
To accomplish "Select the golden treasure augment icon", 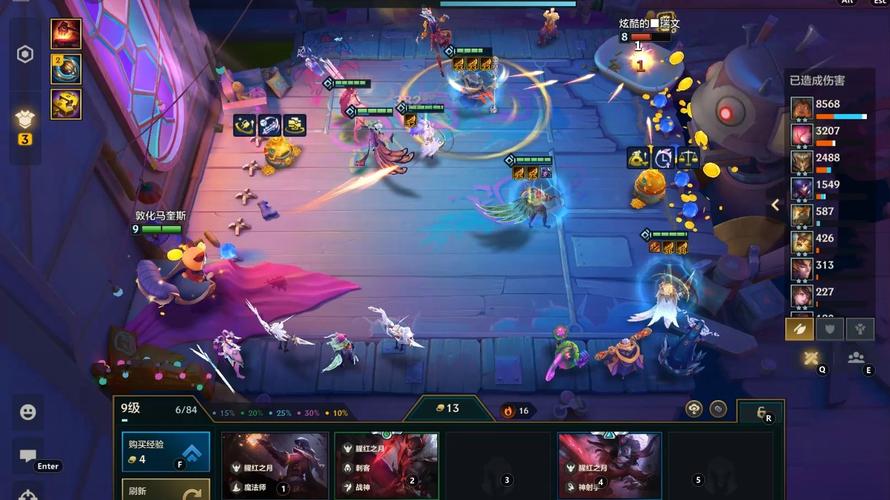I will 66,103.
